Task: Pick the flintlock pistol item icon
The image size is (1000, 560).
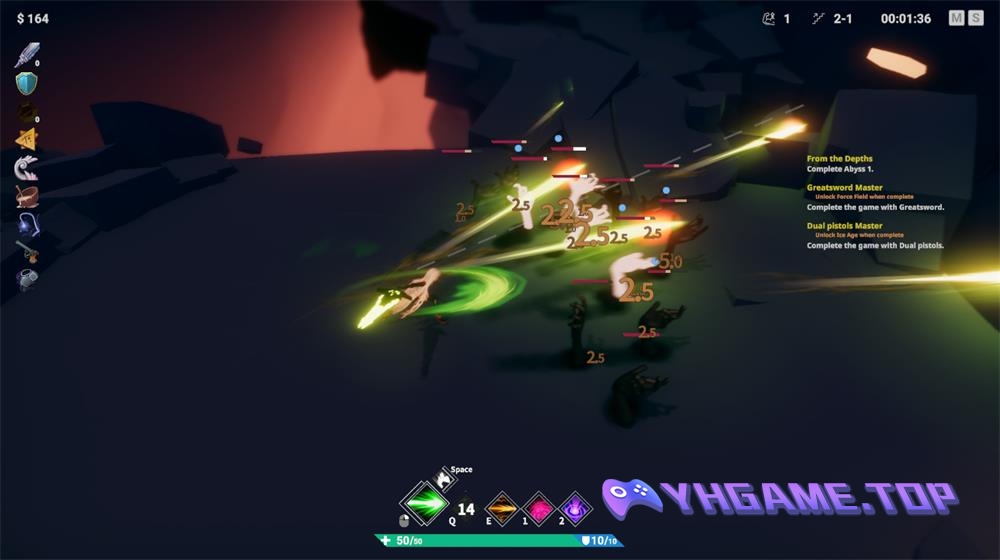Action: coord(27,252)
